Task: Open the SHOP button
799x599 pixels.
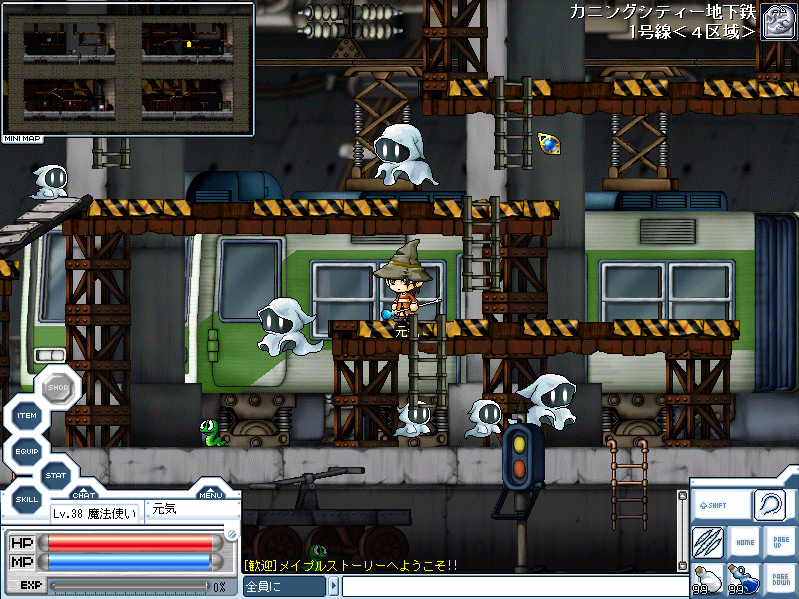Action: tap(57, 387)
